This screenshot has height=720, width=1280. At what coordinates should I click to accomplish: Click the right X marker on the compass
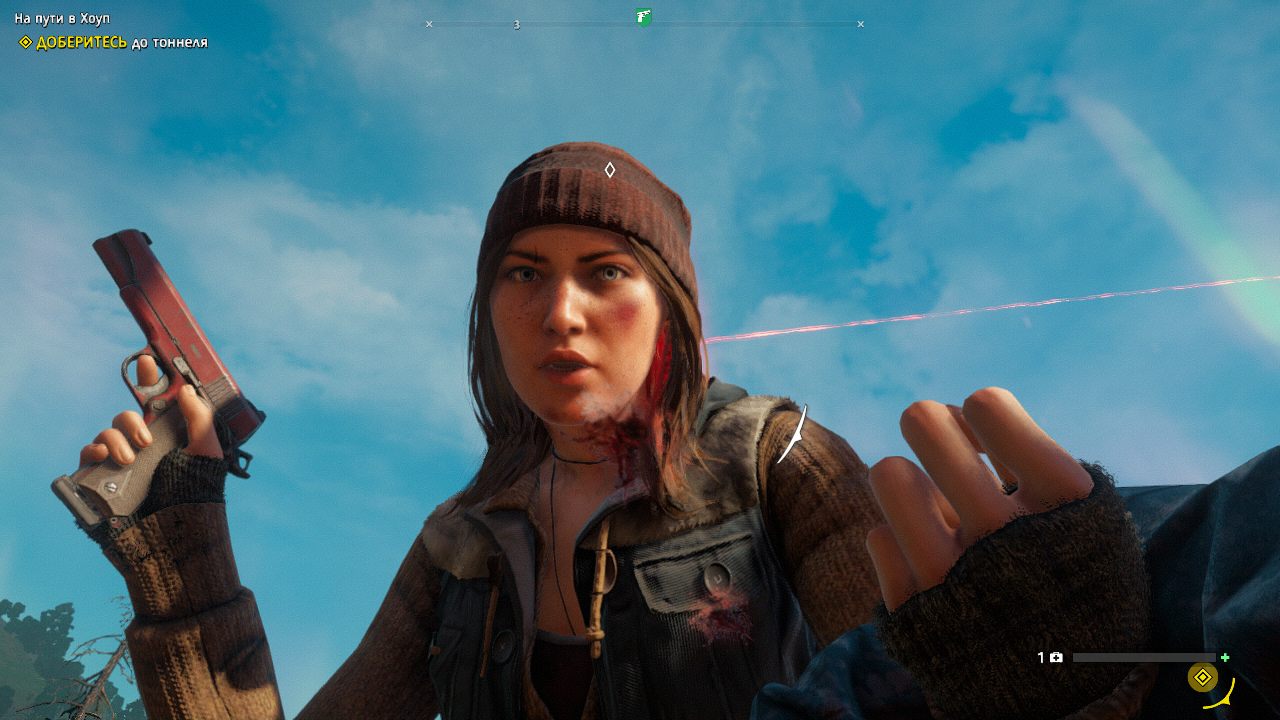(860, 23)
